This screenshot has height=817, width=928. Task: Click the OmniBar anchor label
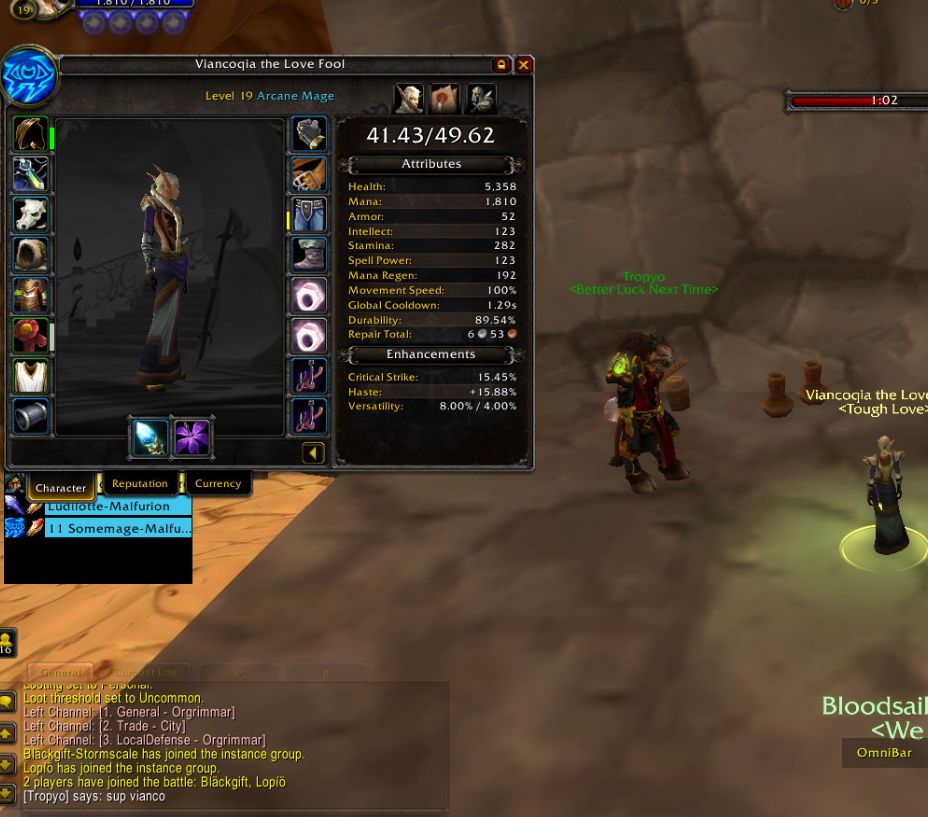[x=884, y=753]
